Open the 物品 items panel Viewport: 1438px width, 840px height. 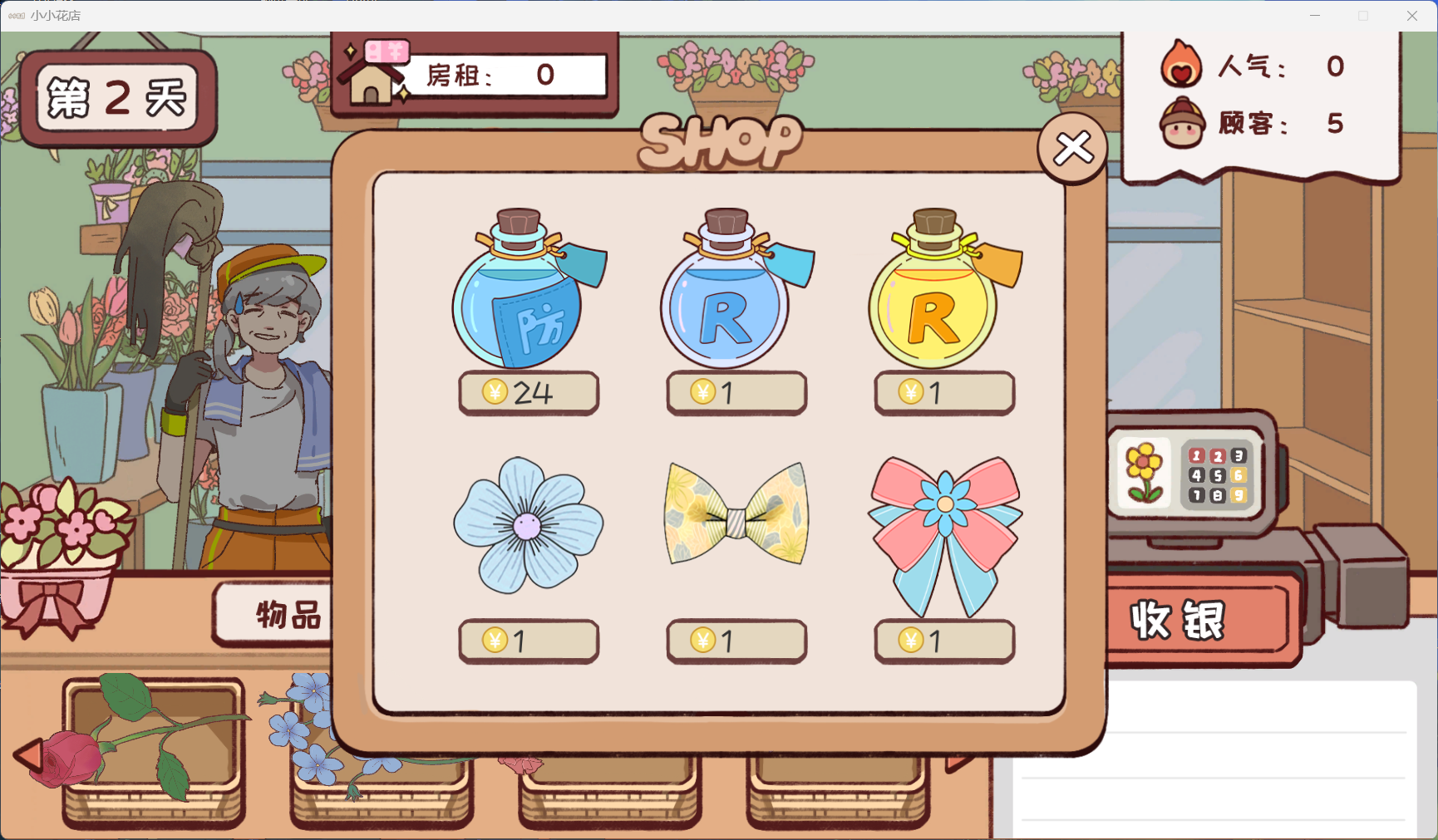click(x=288, y=615)
